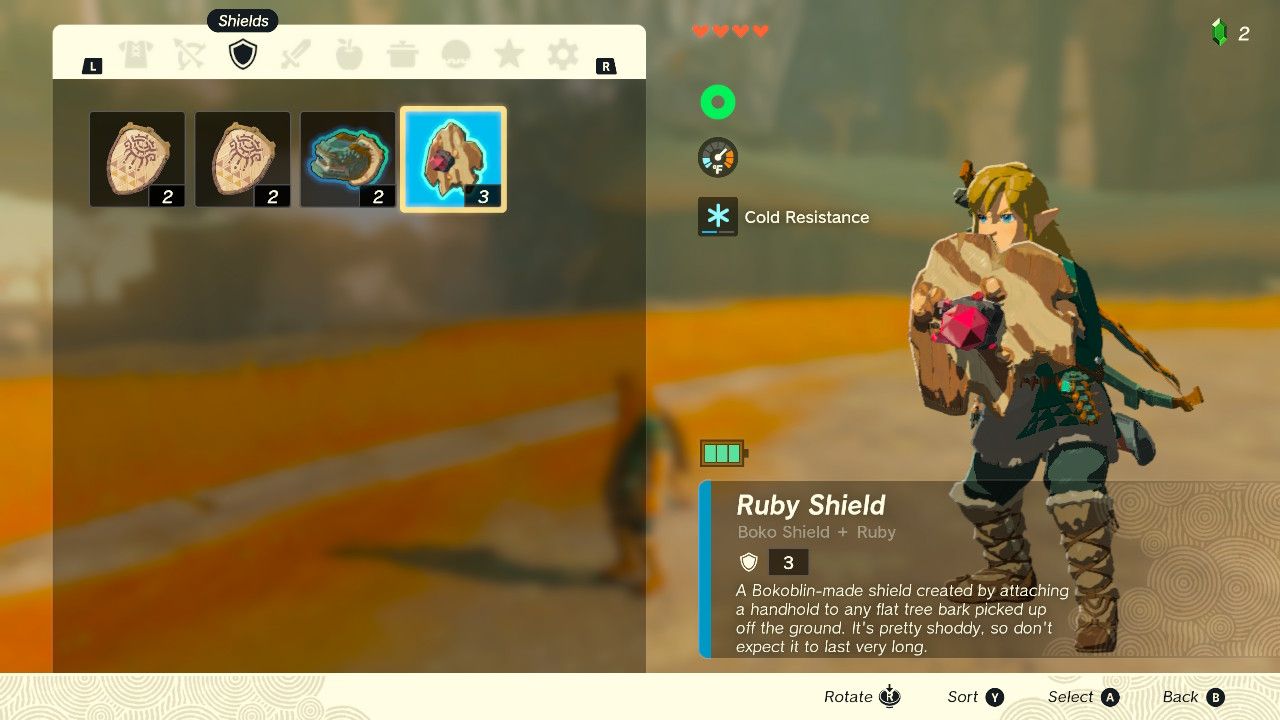Open the gear system settings icon
This screenshot has width=1280, height=720.
click(562, 54)
